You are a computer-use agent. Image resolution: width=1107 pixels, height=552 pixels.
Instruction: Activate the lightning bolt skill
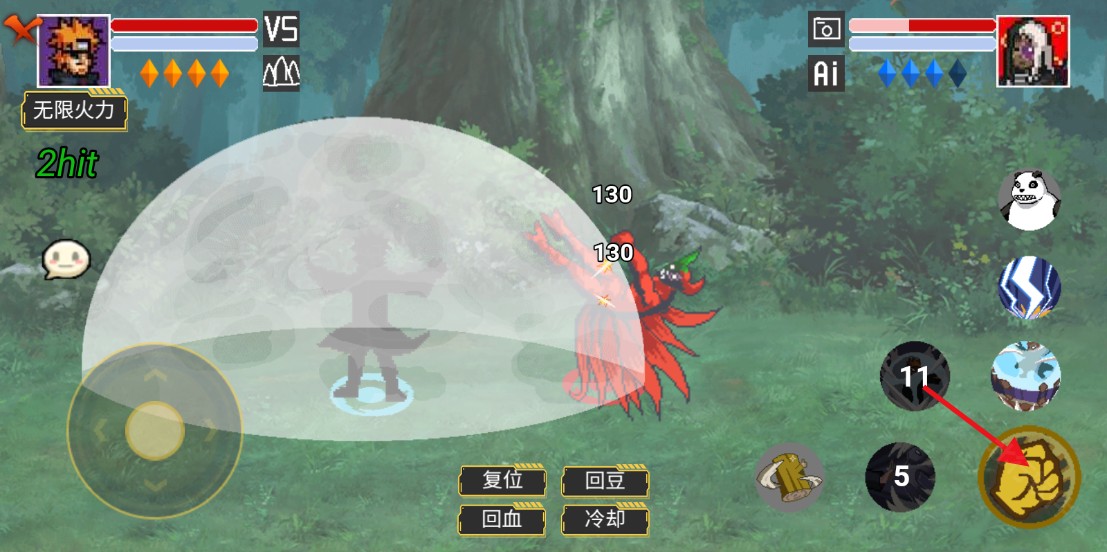pos(1029,288)
